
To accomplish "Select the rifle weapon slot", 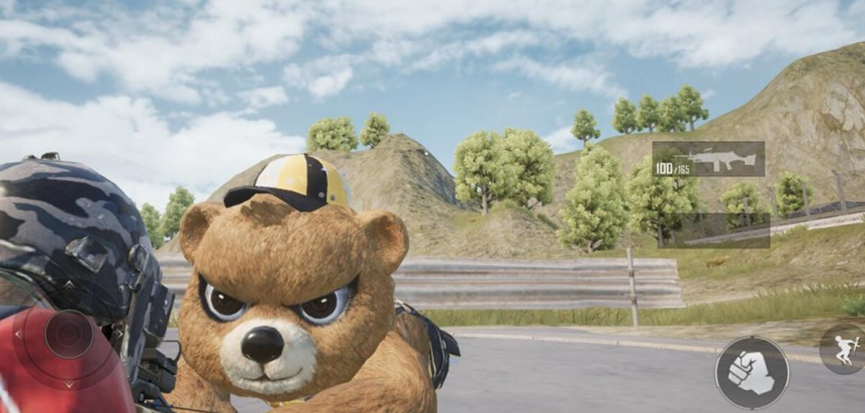I will coord(708,159).
